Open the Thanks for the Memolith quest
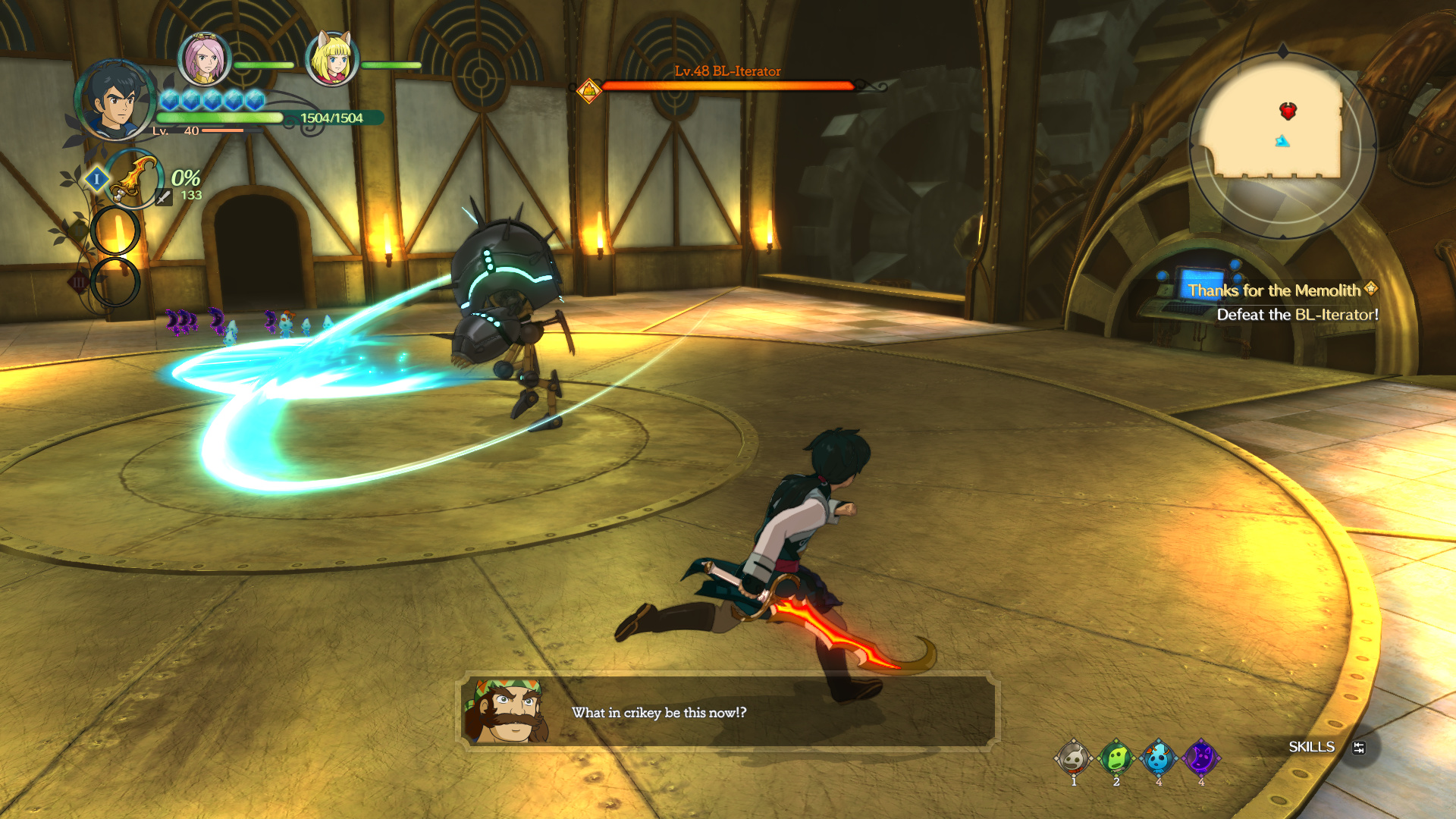Image resolution: width=1456 pixels, height=819 pixels. point(1274,290)
